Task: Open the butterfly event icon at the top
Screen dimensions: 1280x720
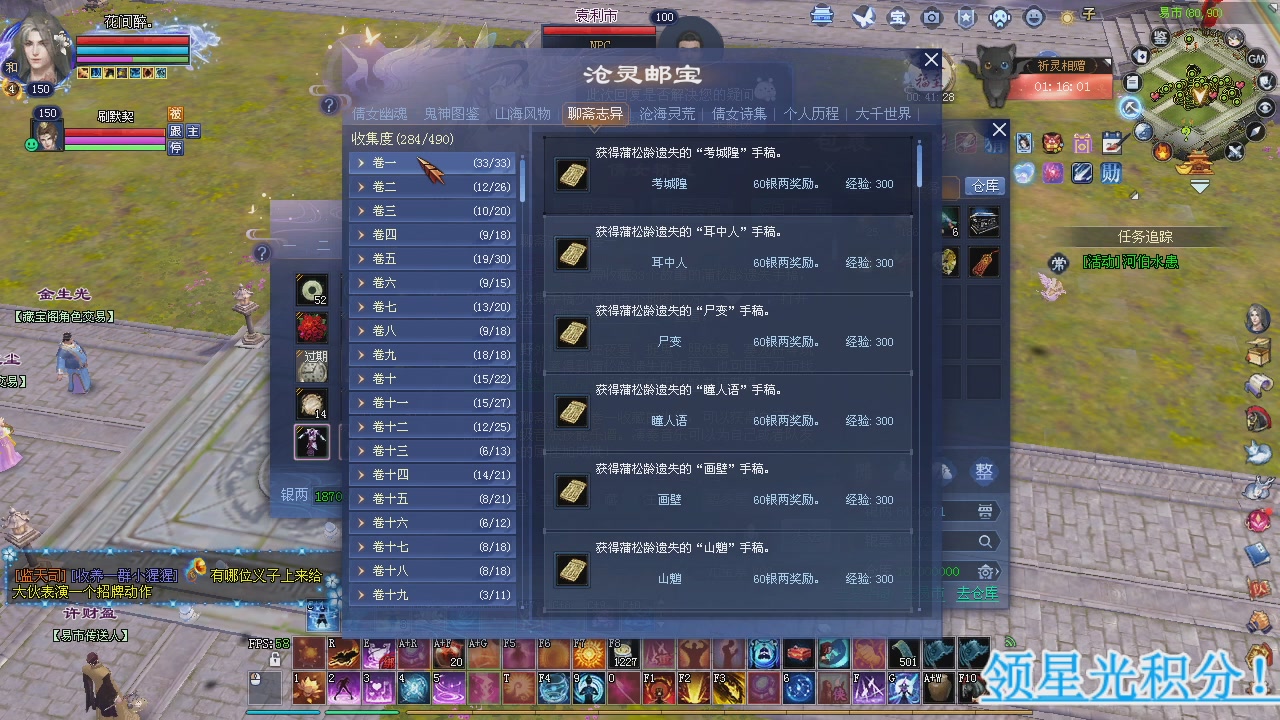Action: pyautogui.click(x=862, y=17)
